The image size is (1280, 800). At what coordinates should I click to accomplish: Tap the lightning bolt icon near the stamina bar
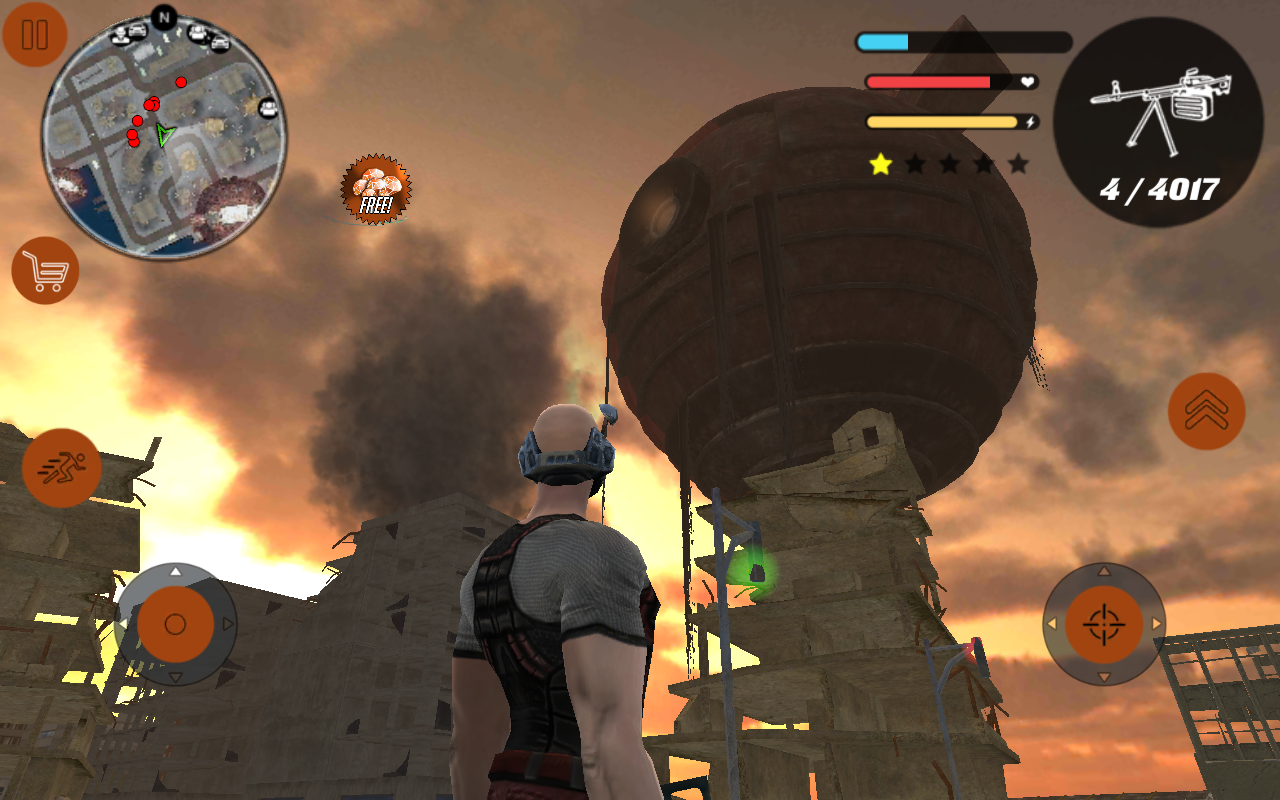[x=1030, y=120]
